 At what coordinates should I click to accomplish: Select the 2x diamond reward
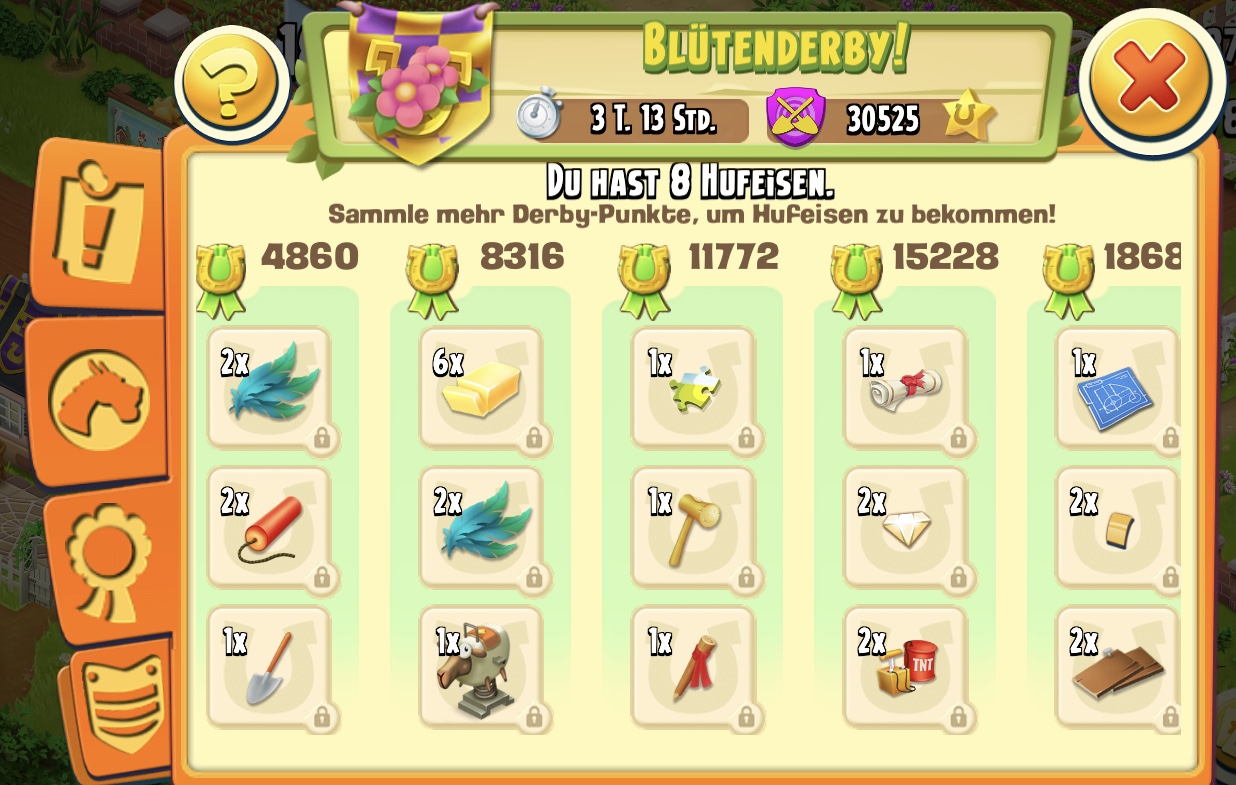(905, 528)
